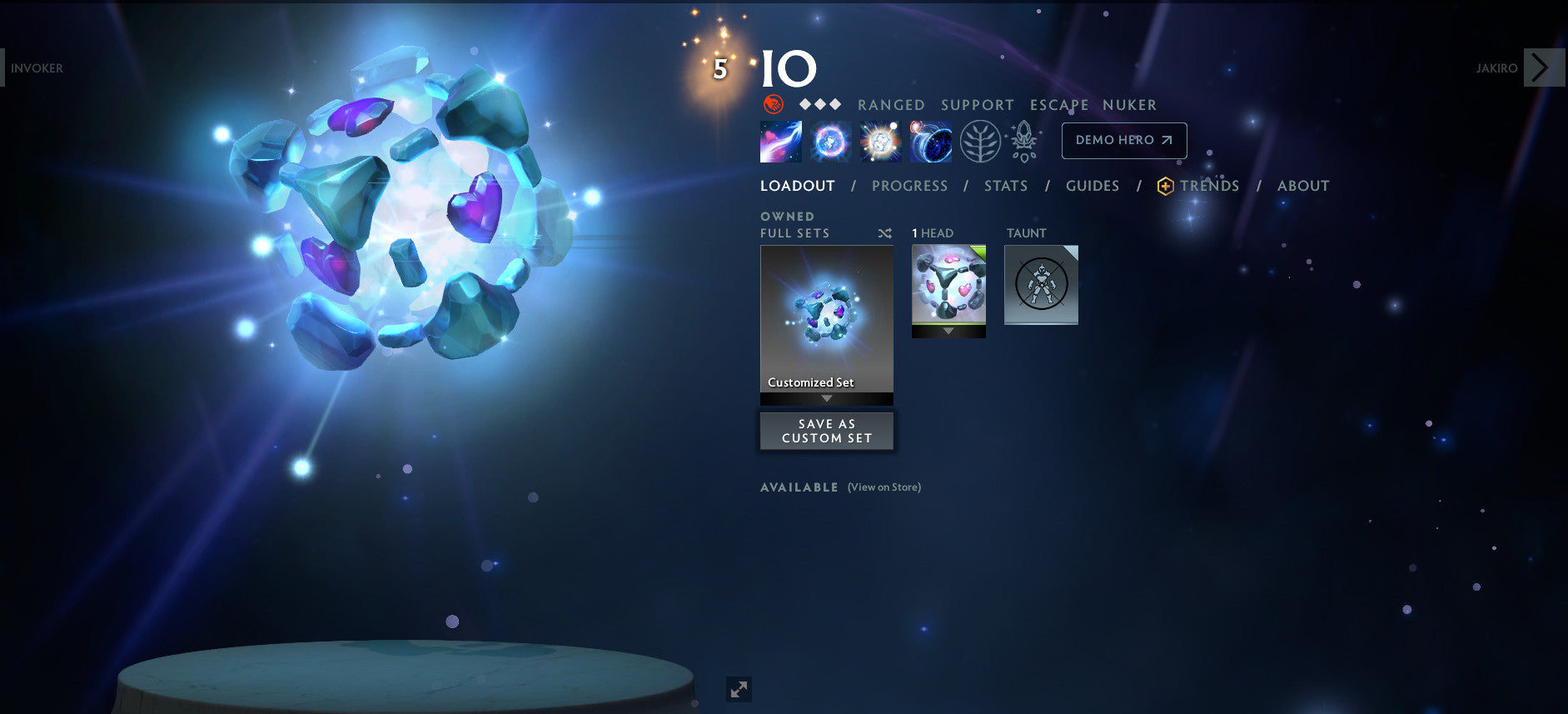Click the Overcharge ability icon

880,142
